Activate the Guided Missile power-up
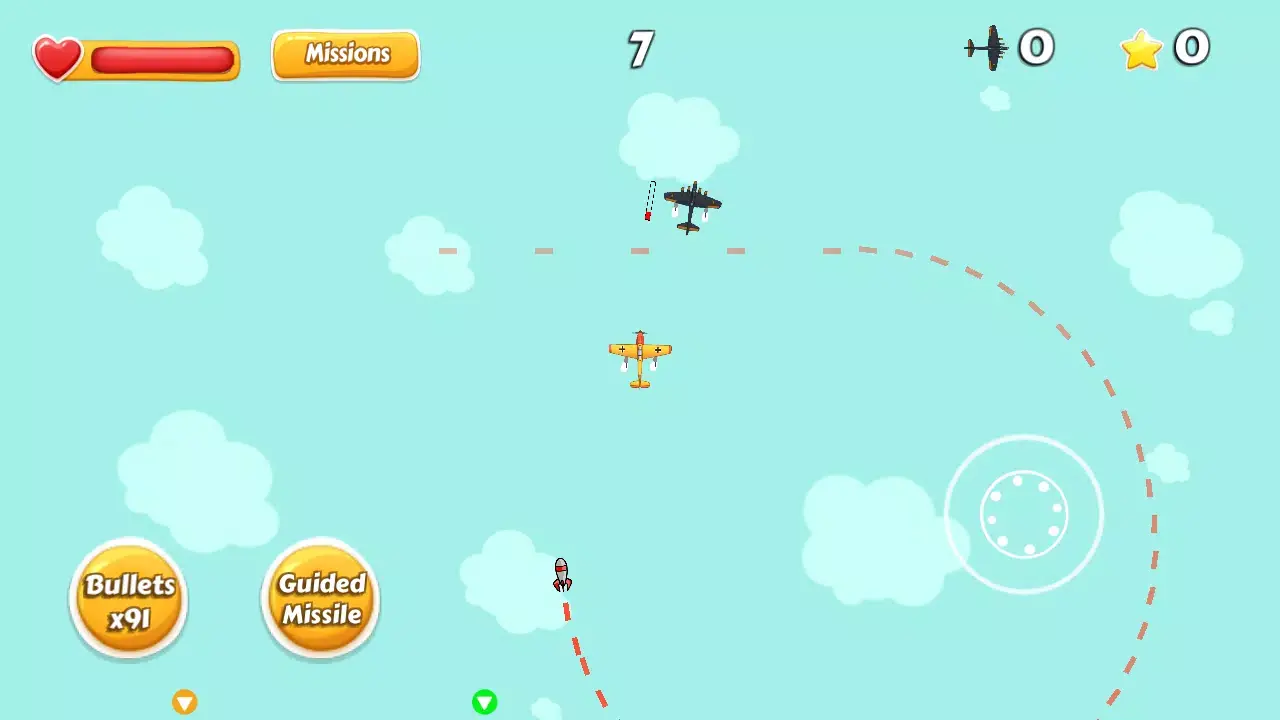Image resolution: width=1280 pixels, height=720 pixels. pos(320,598)
